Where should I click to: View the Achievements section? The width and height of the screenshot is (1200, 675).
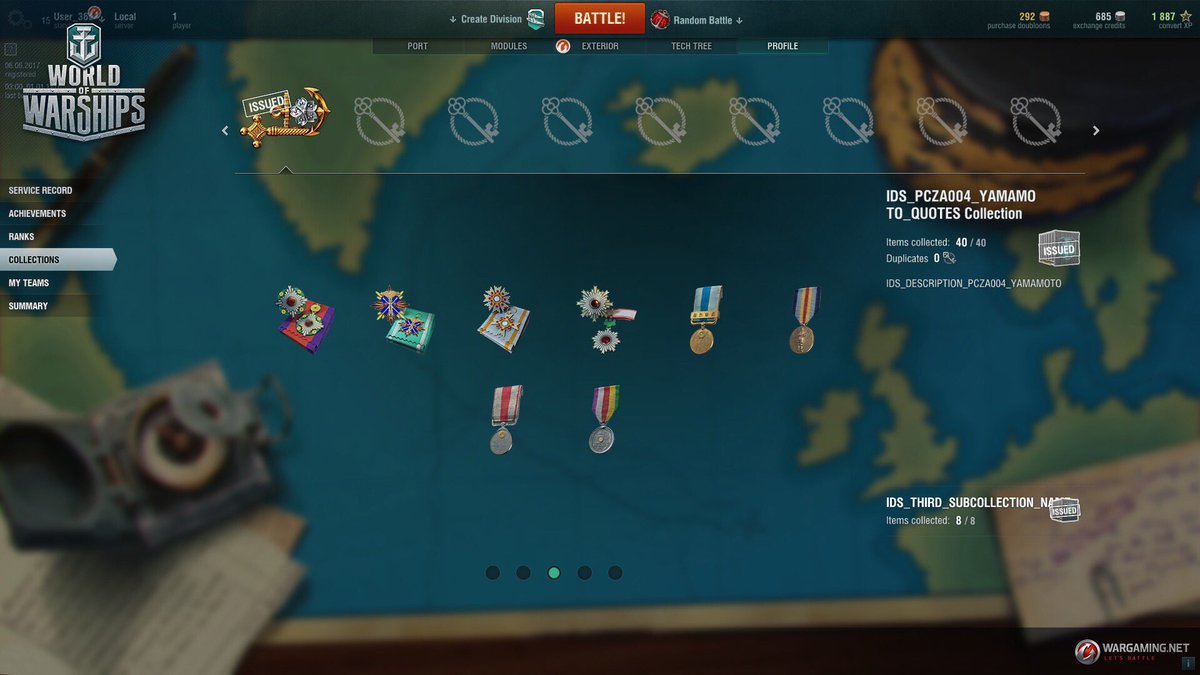coord(38,213)
